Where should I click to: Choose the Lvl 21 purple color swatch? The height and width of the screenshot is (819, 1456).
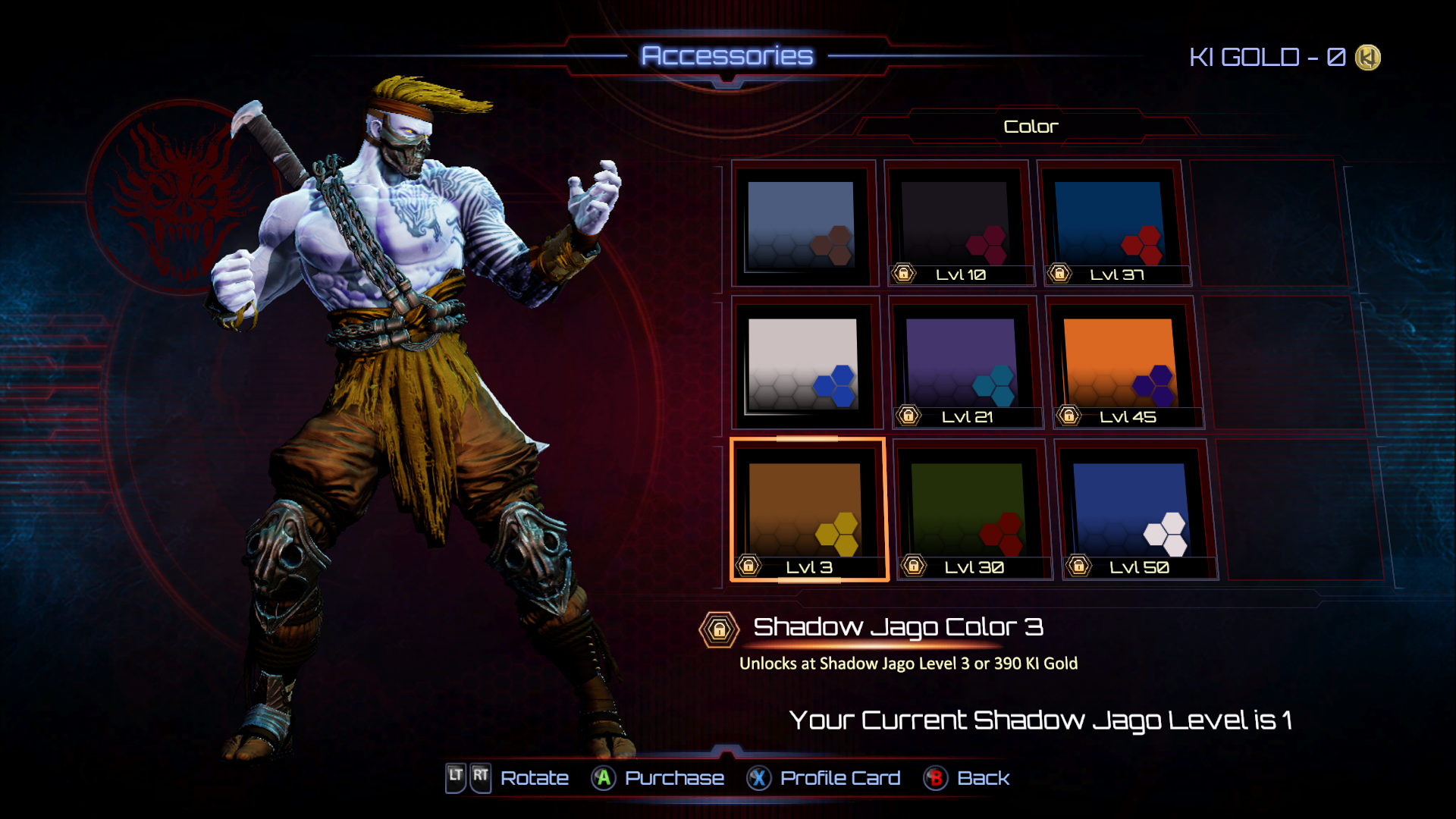pos(962,364)
